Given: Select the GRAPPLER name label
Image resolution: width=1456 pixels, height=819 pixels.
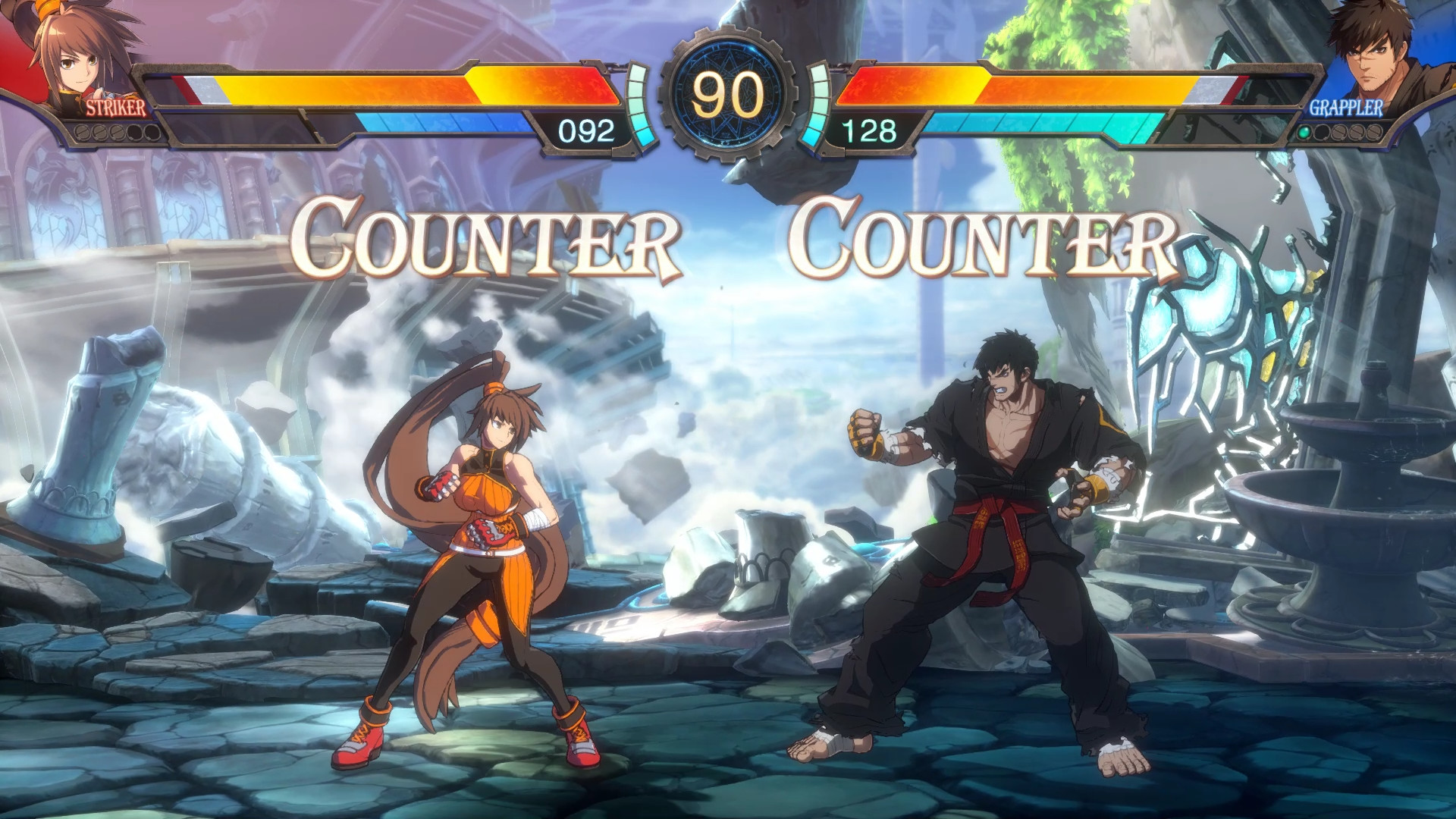Looking at the screenshot, I should [1346, 108].
